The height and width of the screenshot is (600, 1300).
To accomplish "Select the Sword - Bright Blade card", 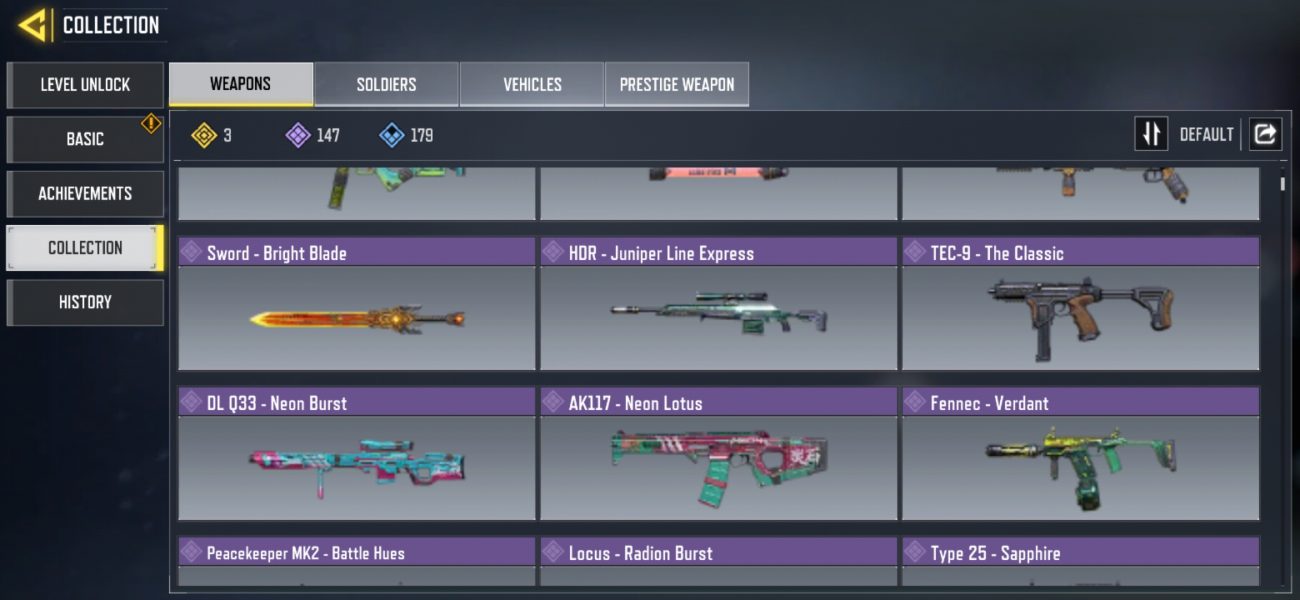I will (x=357, y=305).
